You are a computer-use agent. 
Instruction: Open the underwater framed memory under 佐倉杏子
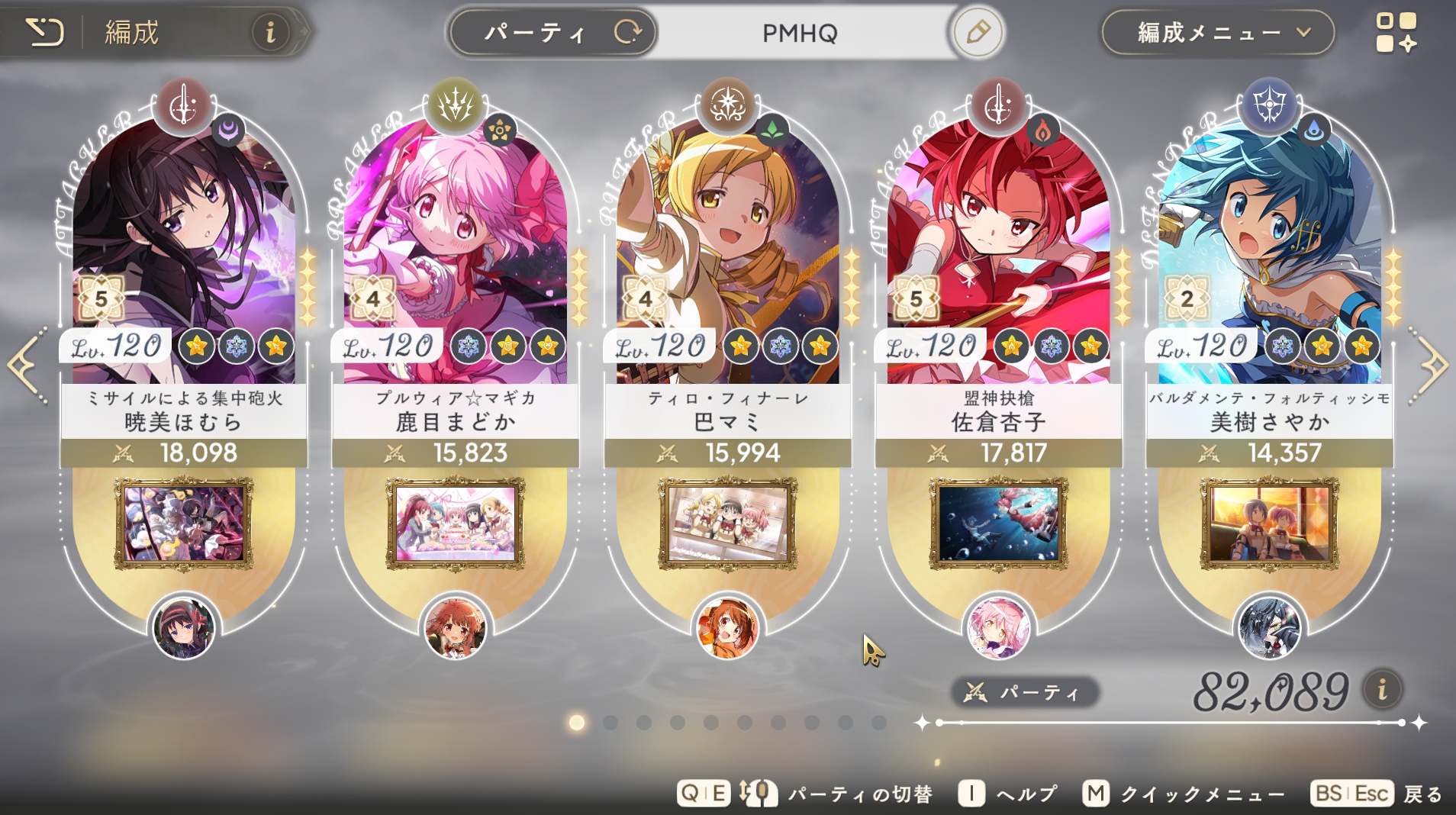(x=998, y=523)
